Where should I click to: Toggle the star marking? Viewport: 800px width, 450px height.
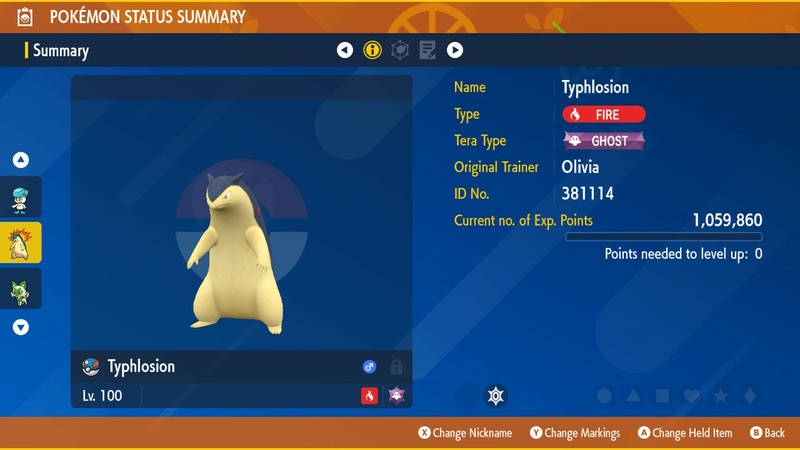720,396
